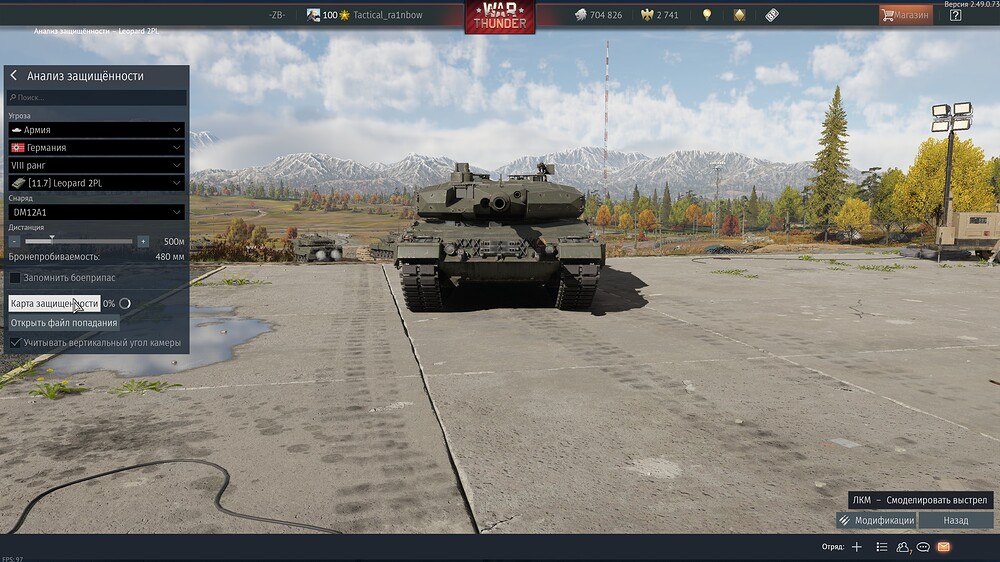The height and width of the screenshot is (562, 1000).
Task: Click the Поиск search field
Action: pyautogui.click(x=96, y=98)
